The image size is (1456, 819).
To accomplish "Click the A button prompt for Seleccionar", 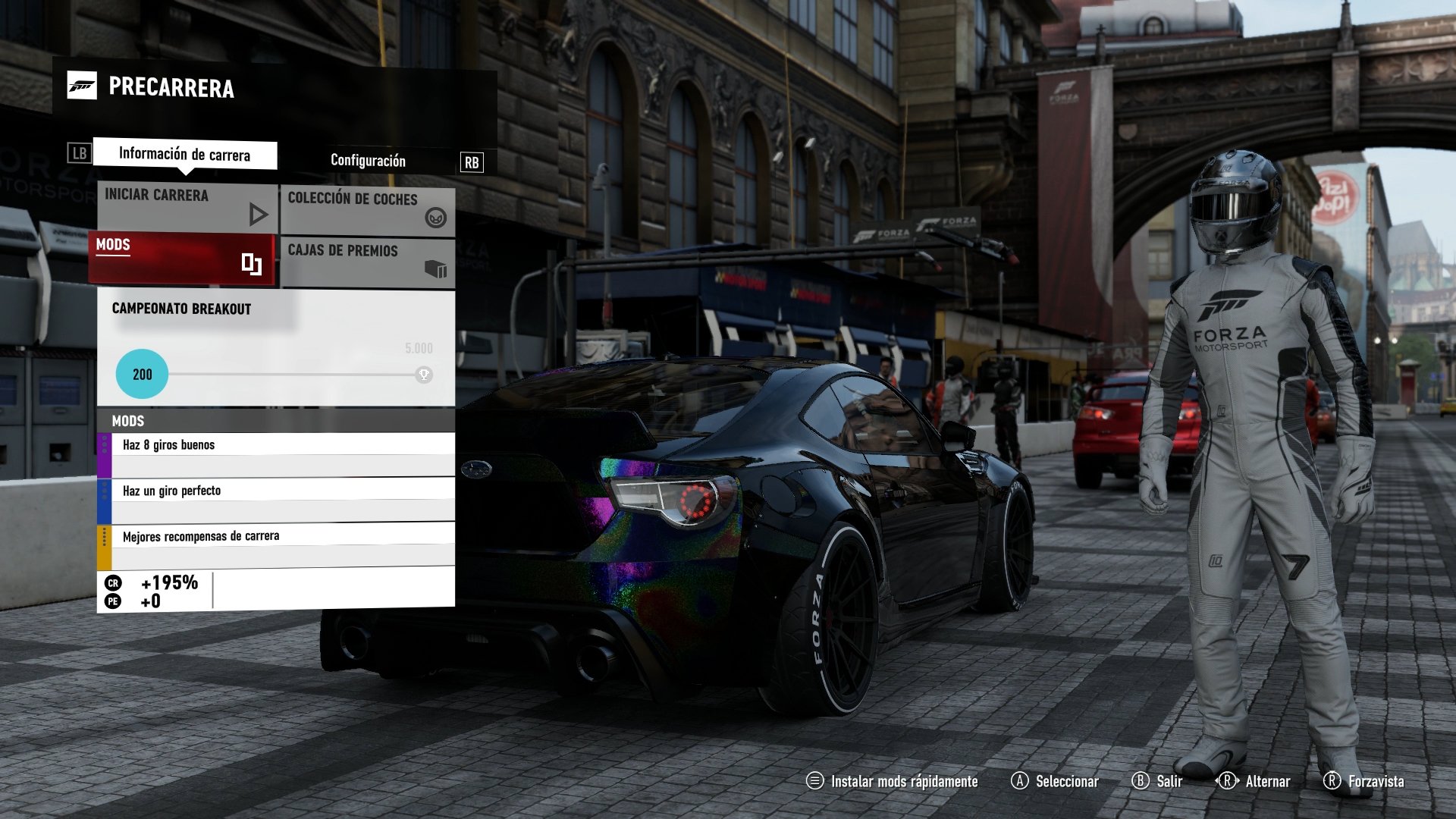I will 1021,781.
